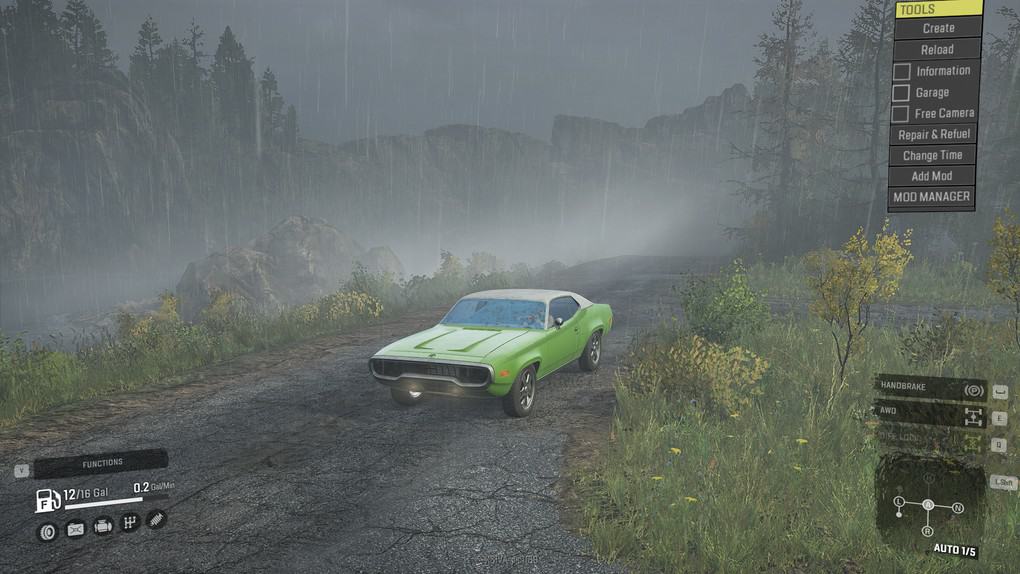
Task: Select the gearbox status icon
Action: click(129, 522)
